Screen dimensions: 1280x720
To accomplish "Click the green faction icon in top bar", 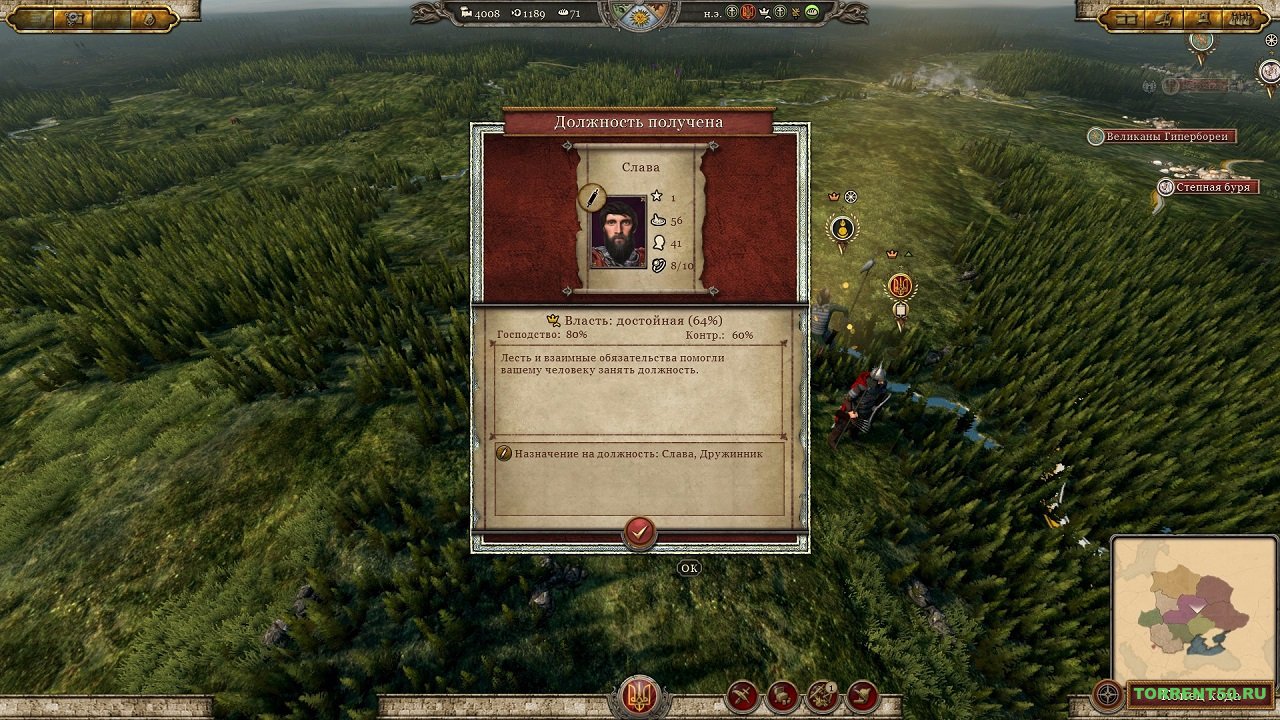I will point(812,12).
